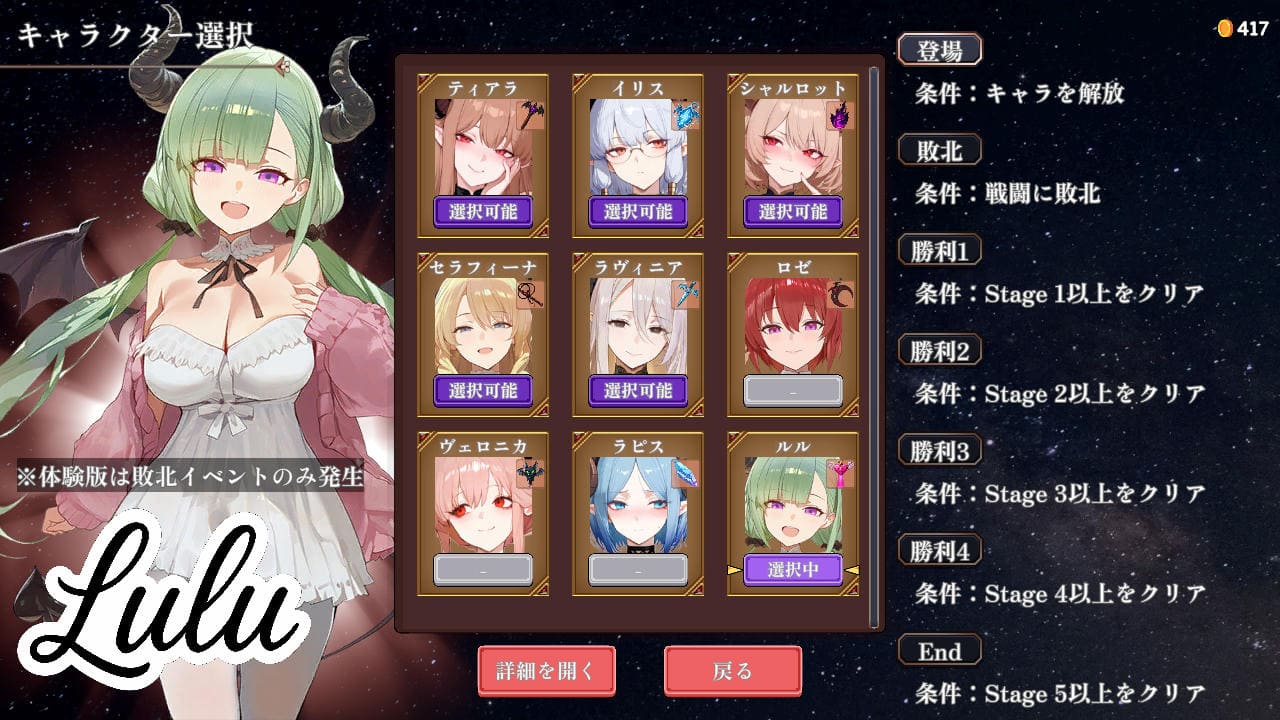Viewport: 1280px width, 720px height.
Task: Pick the シャルロット character card
Action: click(x=792, y=155)
